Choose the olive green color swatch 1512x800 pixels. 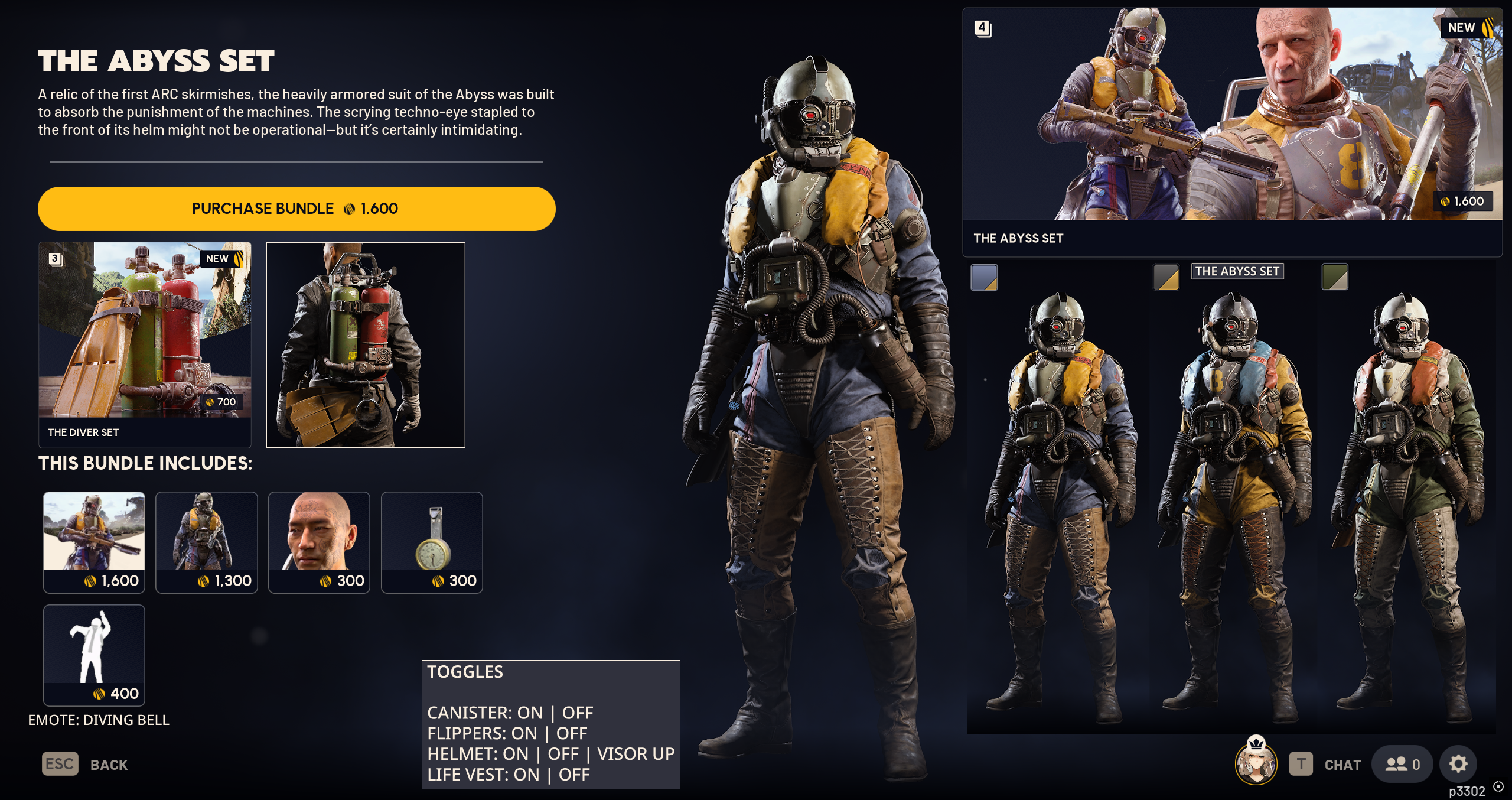1334,277
